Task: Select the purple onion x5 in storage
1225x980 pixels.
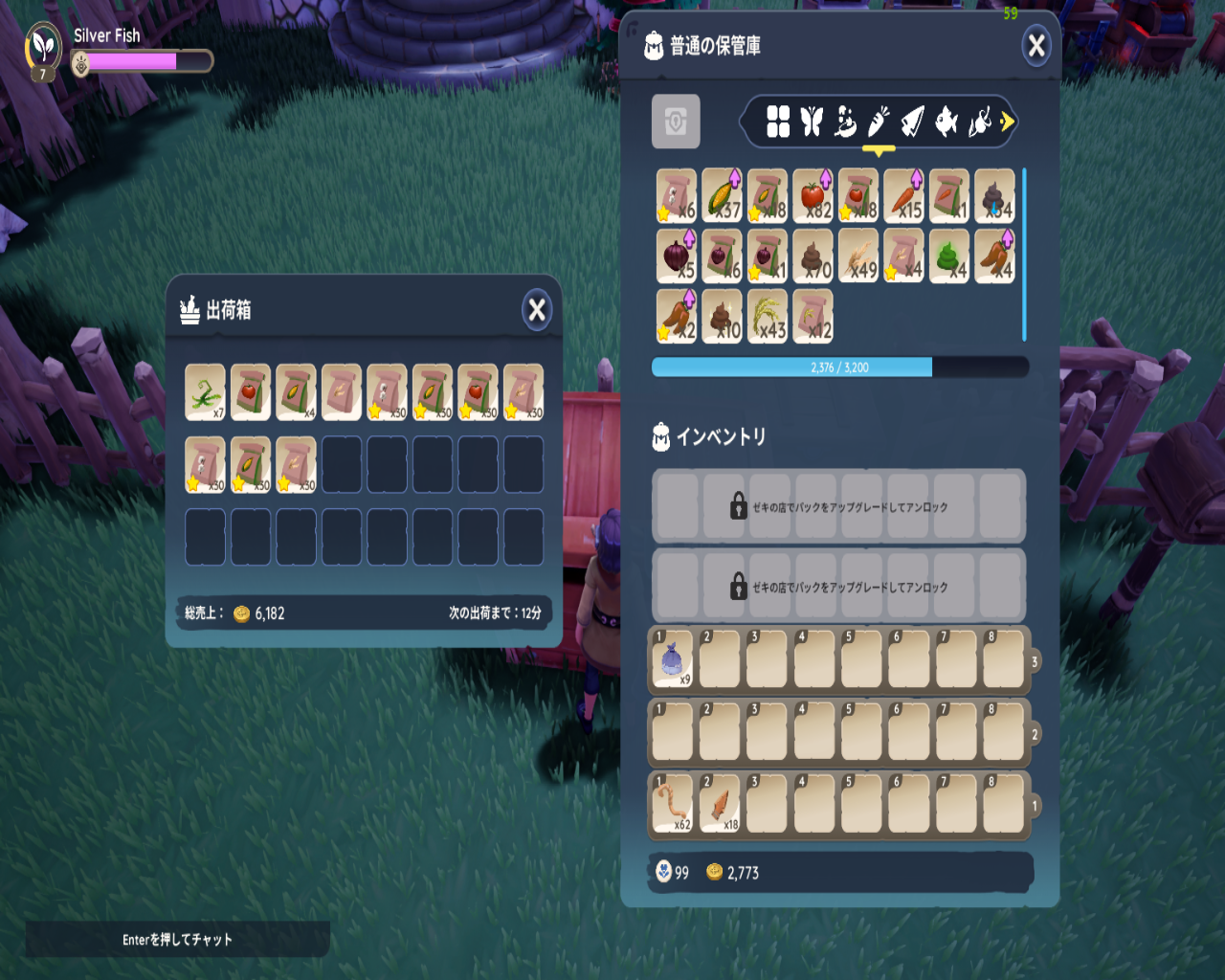Action: [x=676, y=256]
